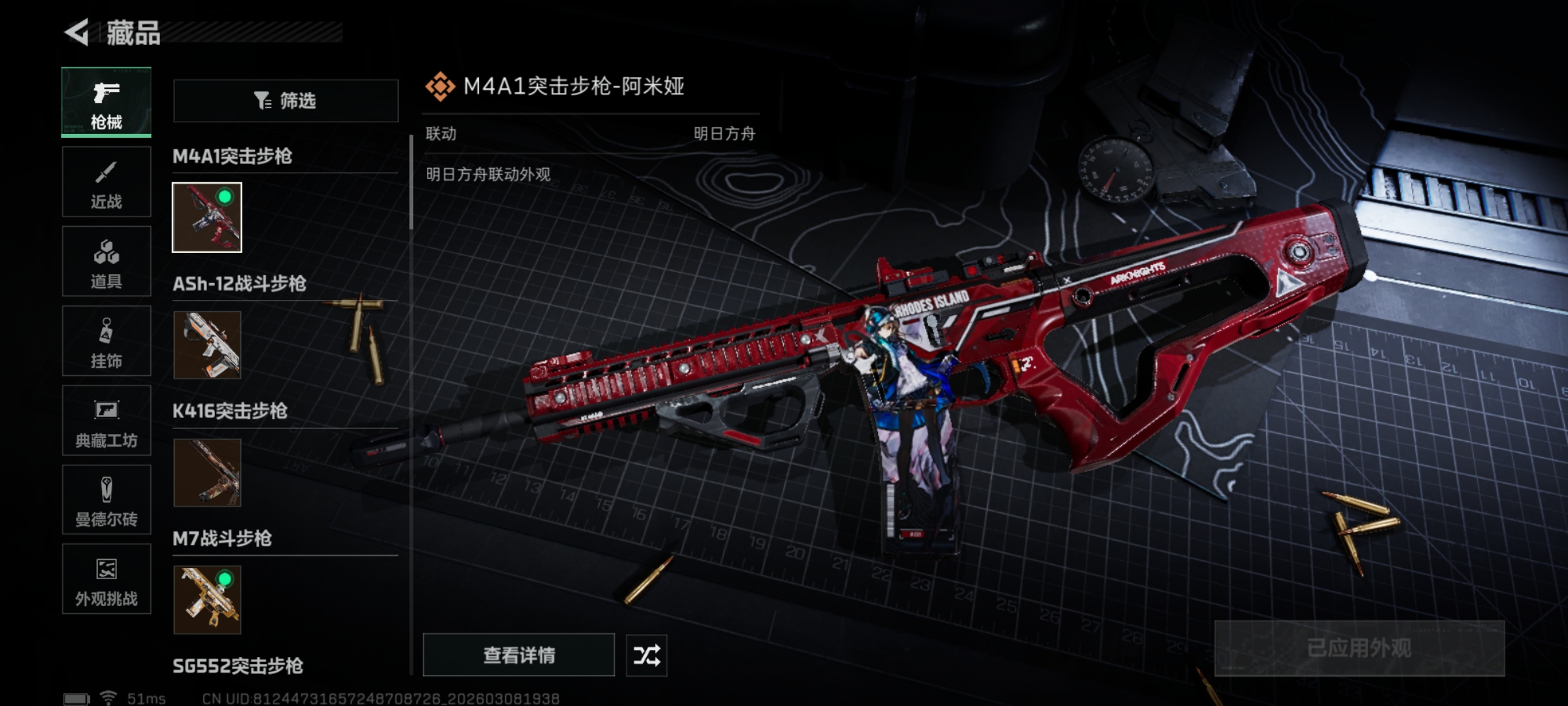Screen dimensions: 1568x706
Task: Select the golden M7 skin thumbnail
Action: (207, 600)
